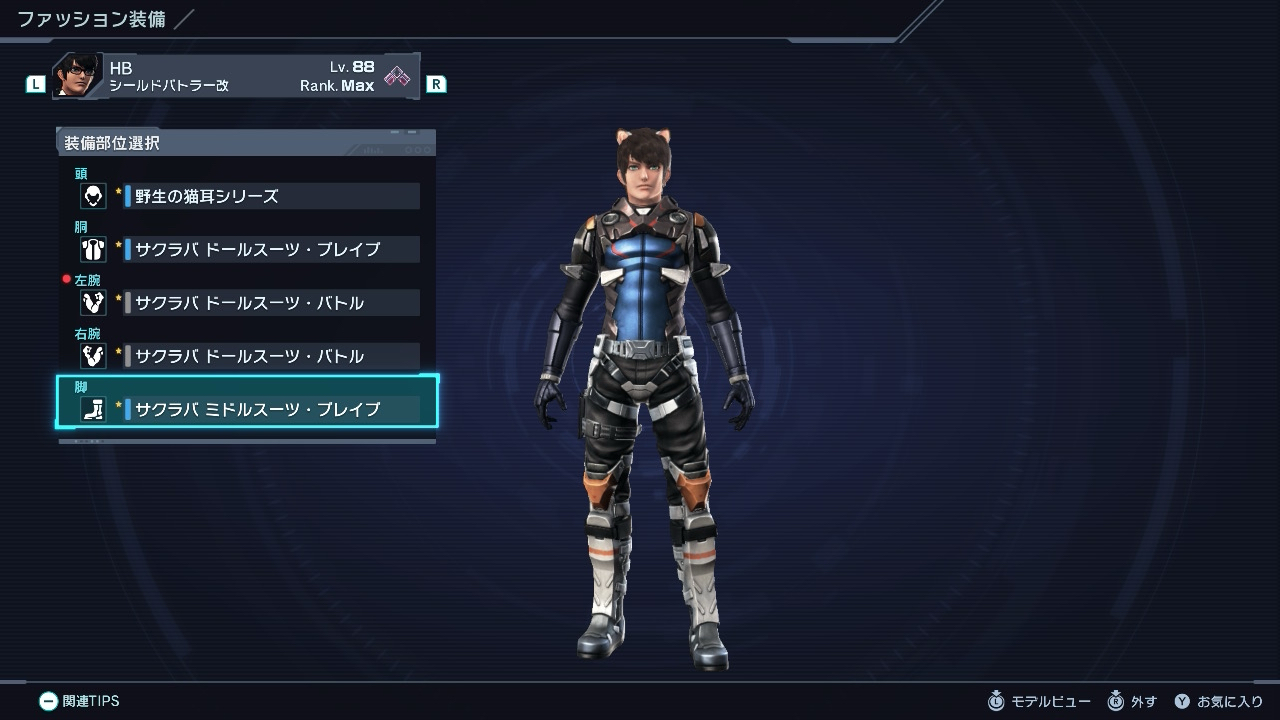This screenshot has height=720, width=1280.
Task: Choose the torso slot ドールスーツ・ブレイブ
Action: click(249, 249)
